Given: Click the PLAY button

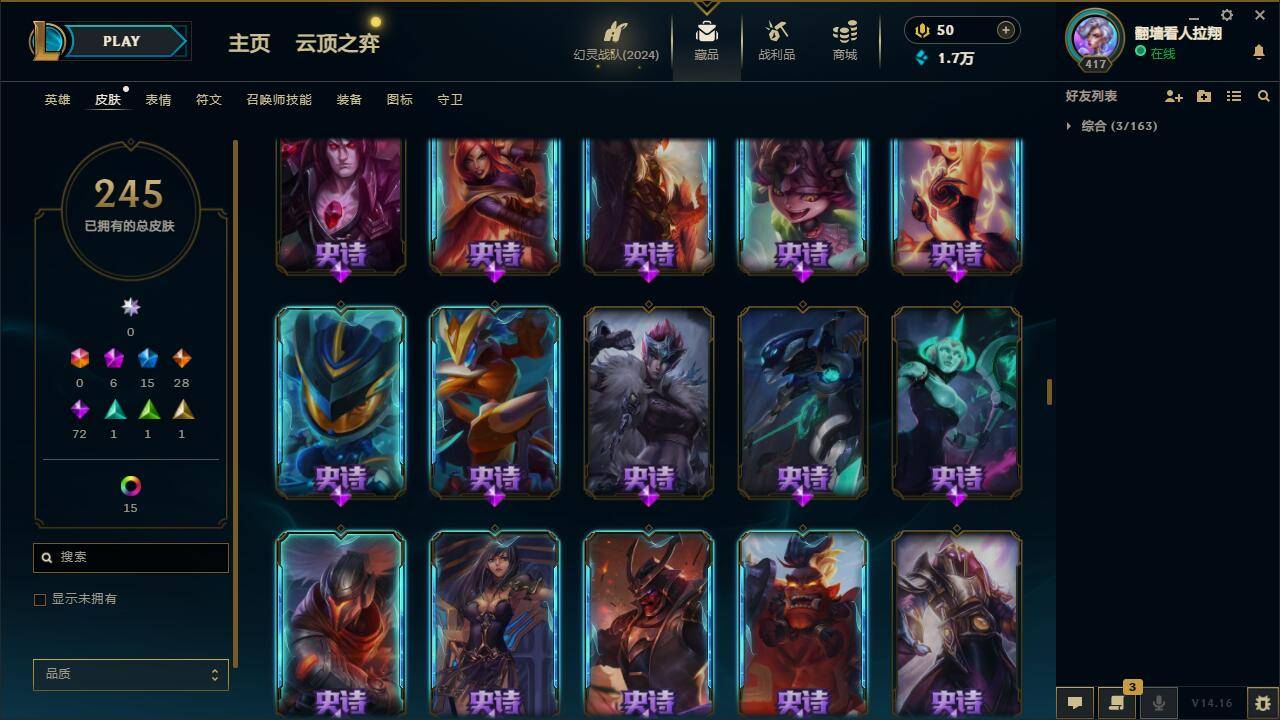Looking at the screenshot, I should pyautogui.click(x=122, y=41).
